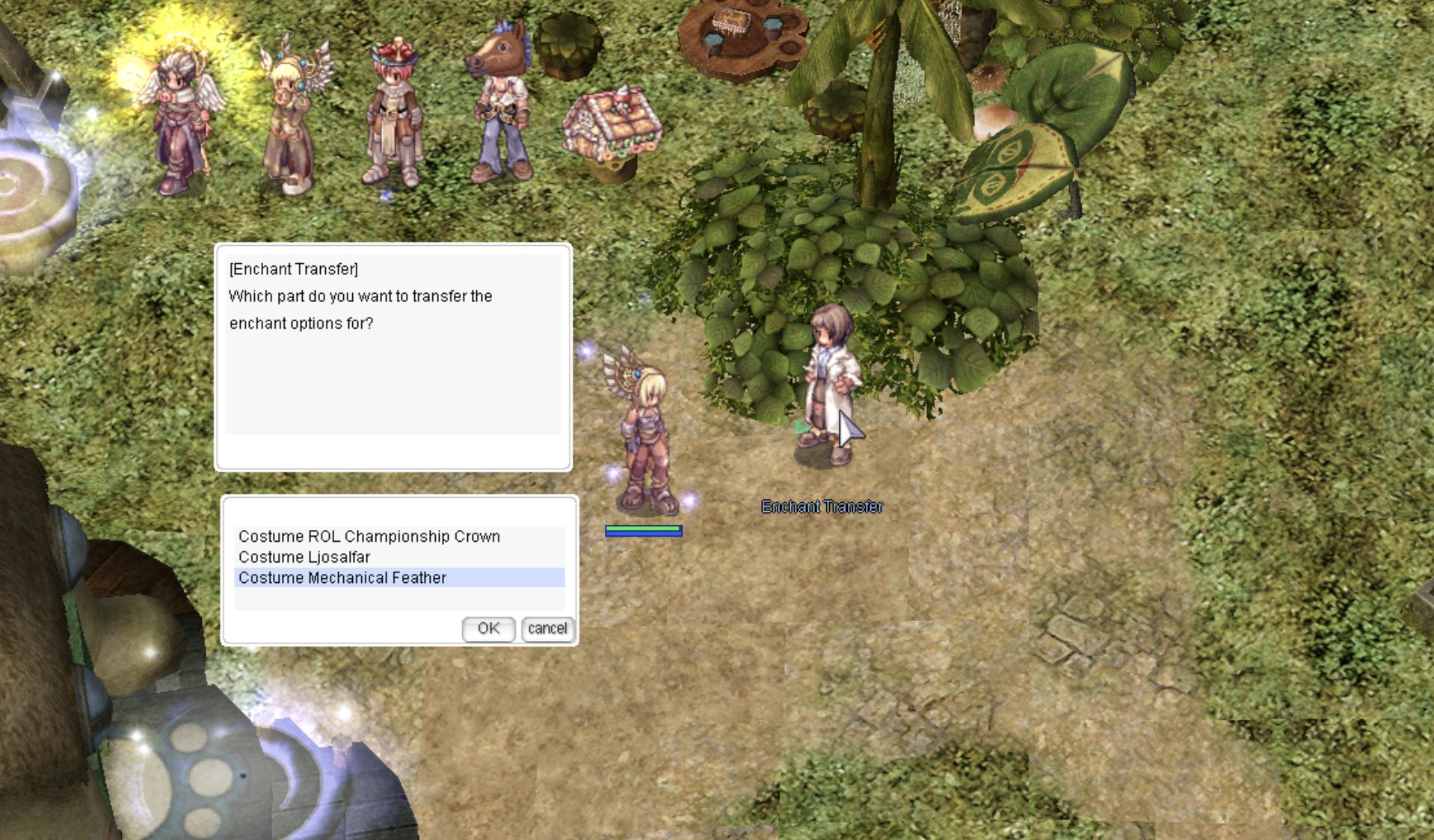Image resolution: width=1434 pixels, height=840 pixels.
Task: Confirm selection with the OK button
Action: click(x=488, y=629)
